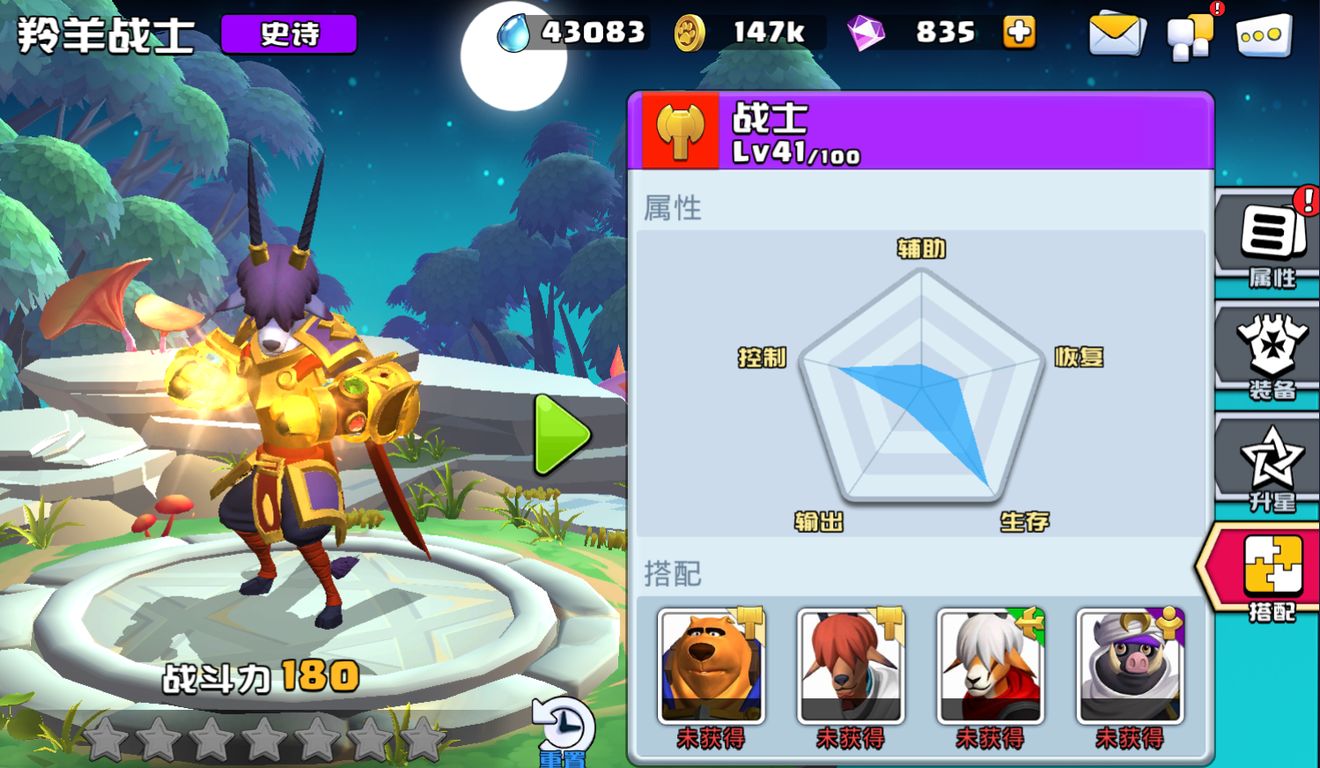
Task: Select the red-haired hero portrait
Action: (851, 666)
